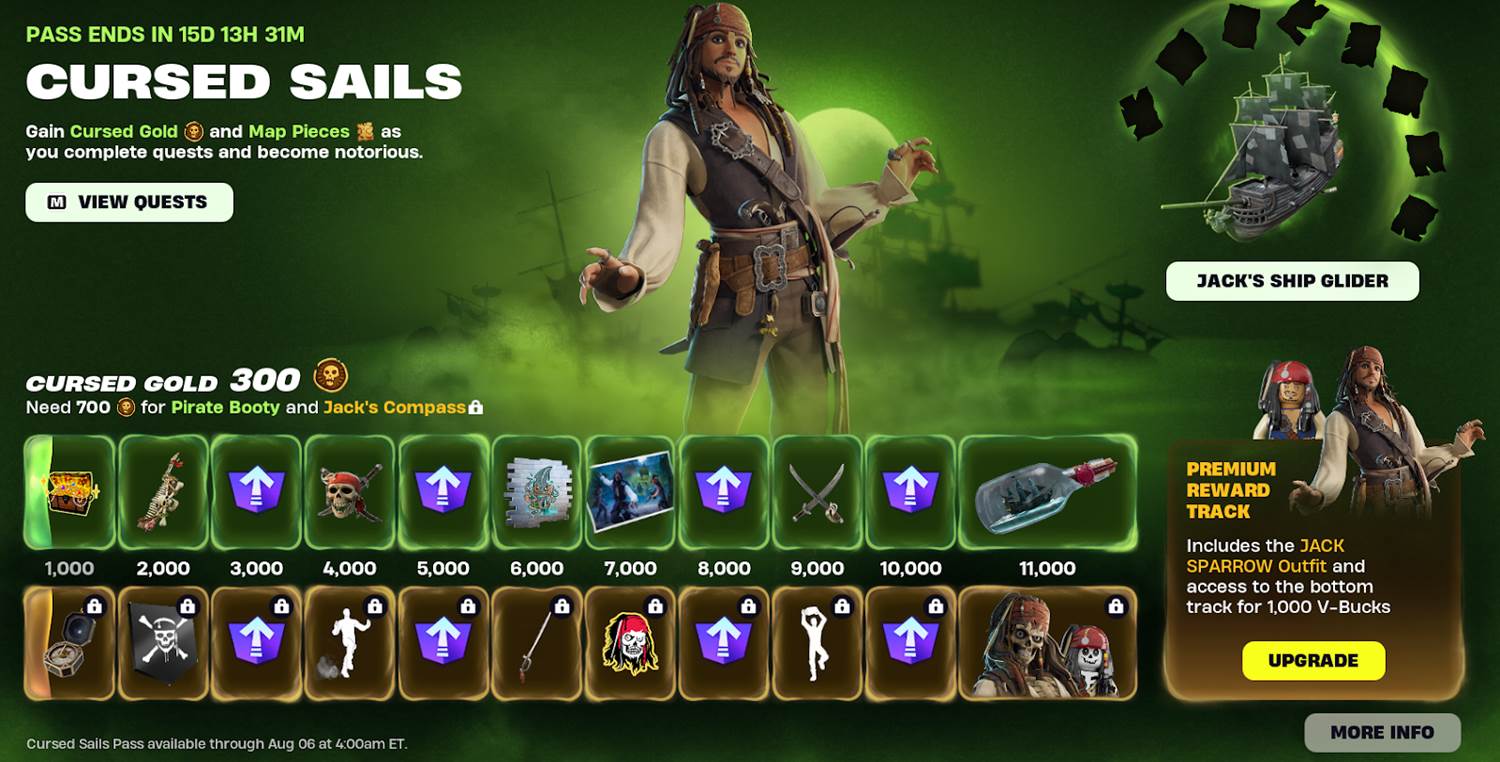Choose the locked red bandana skull emoticon
This screenshot has height=762, width=1500.
(630, 643)
